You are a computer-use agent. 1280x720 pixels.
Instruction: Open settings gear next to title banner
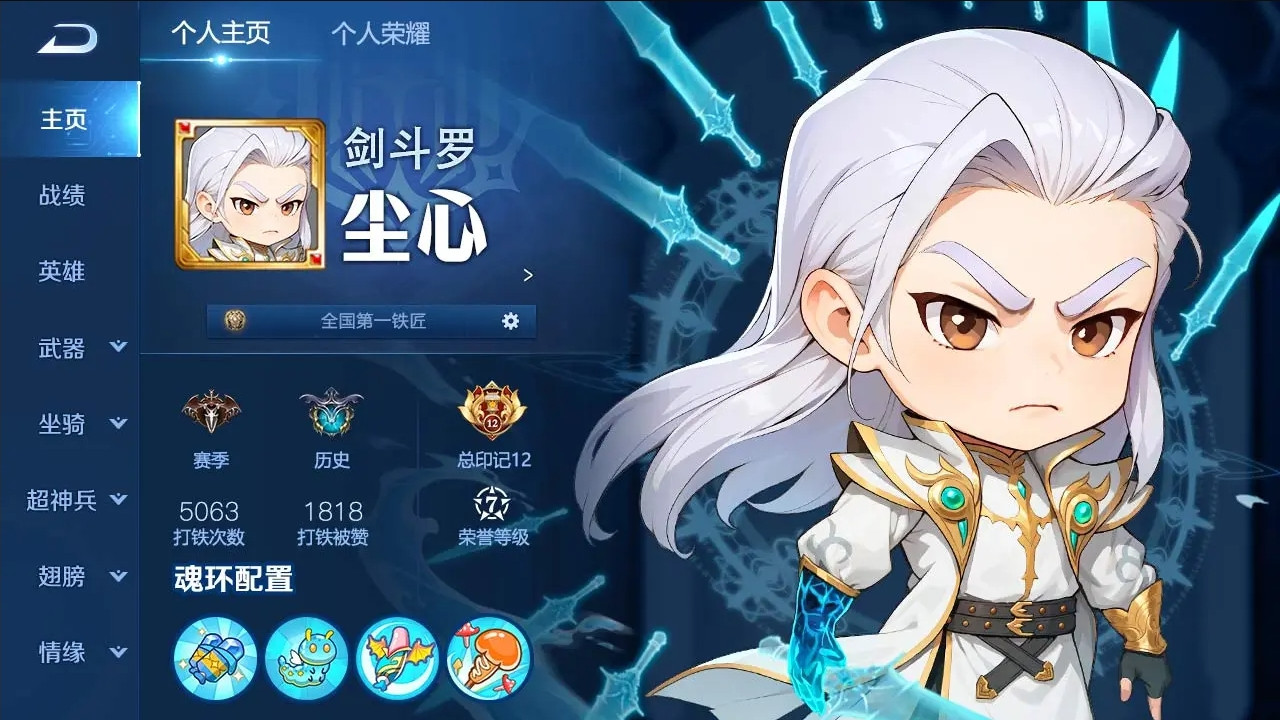pyautogui.click(x=510, y=322)
